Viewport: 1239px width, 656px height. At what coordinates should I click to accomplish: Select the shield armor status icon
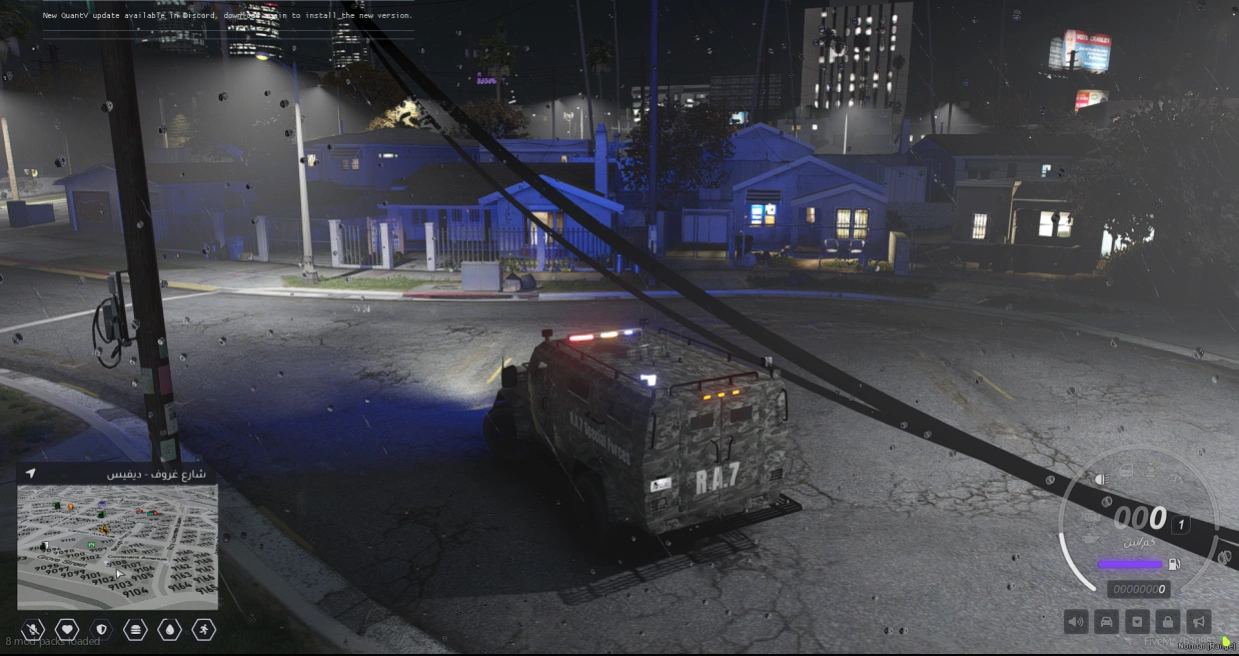point(101,629)
